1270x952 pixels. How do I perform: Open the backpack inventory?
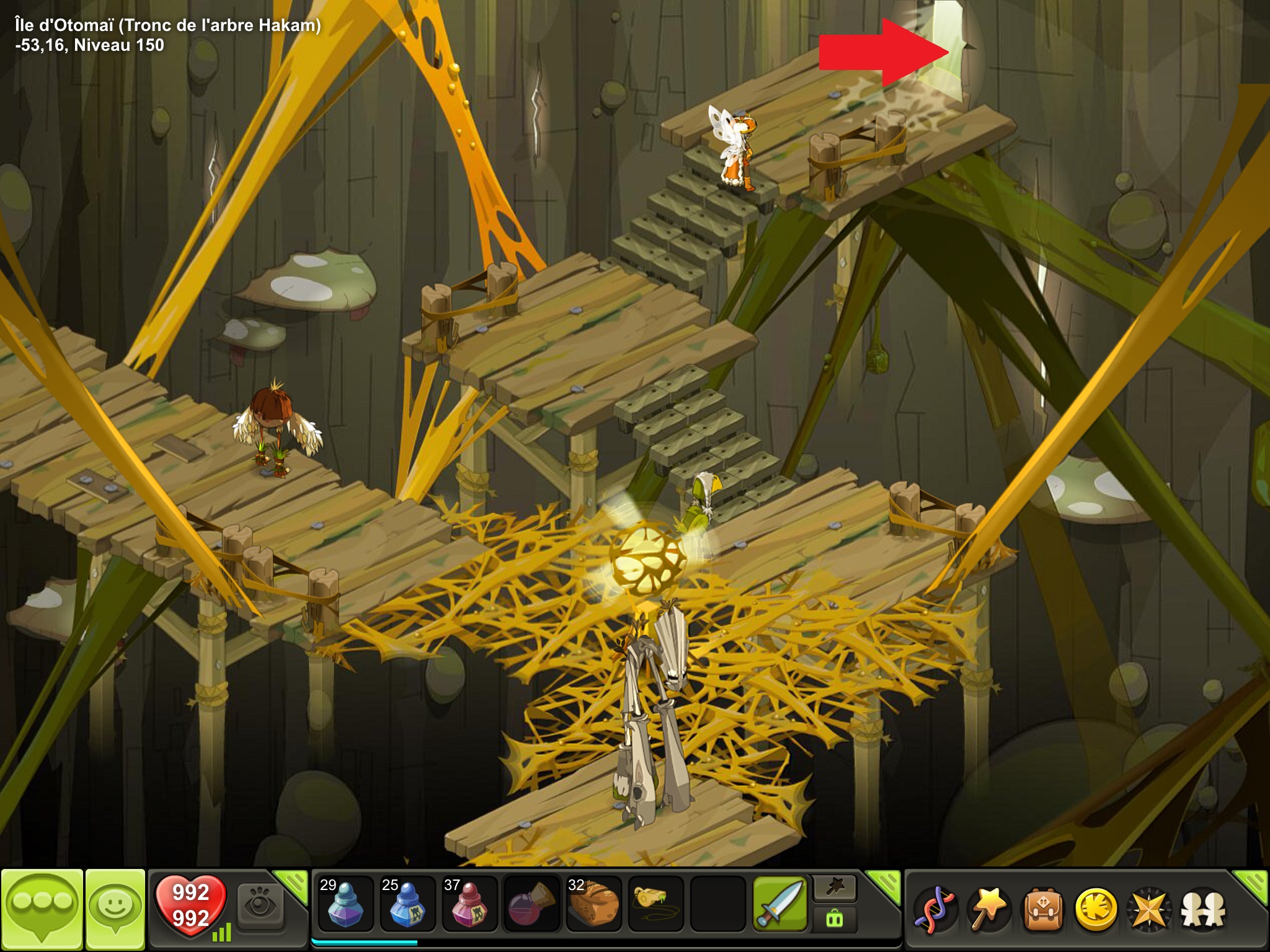pos(1042,909)
